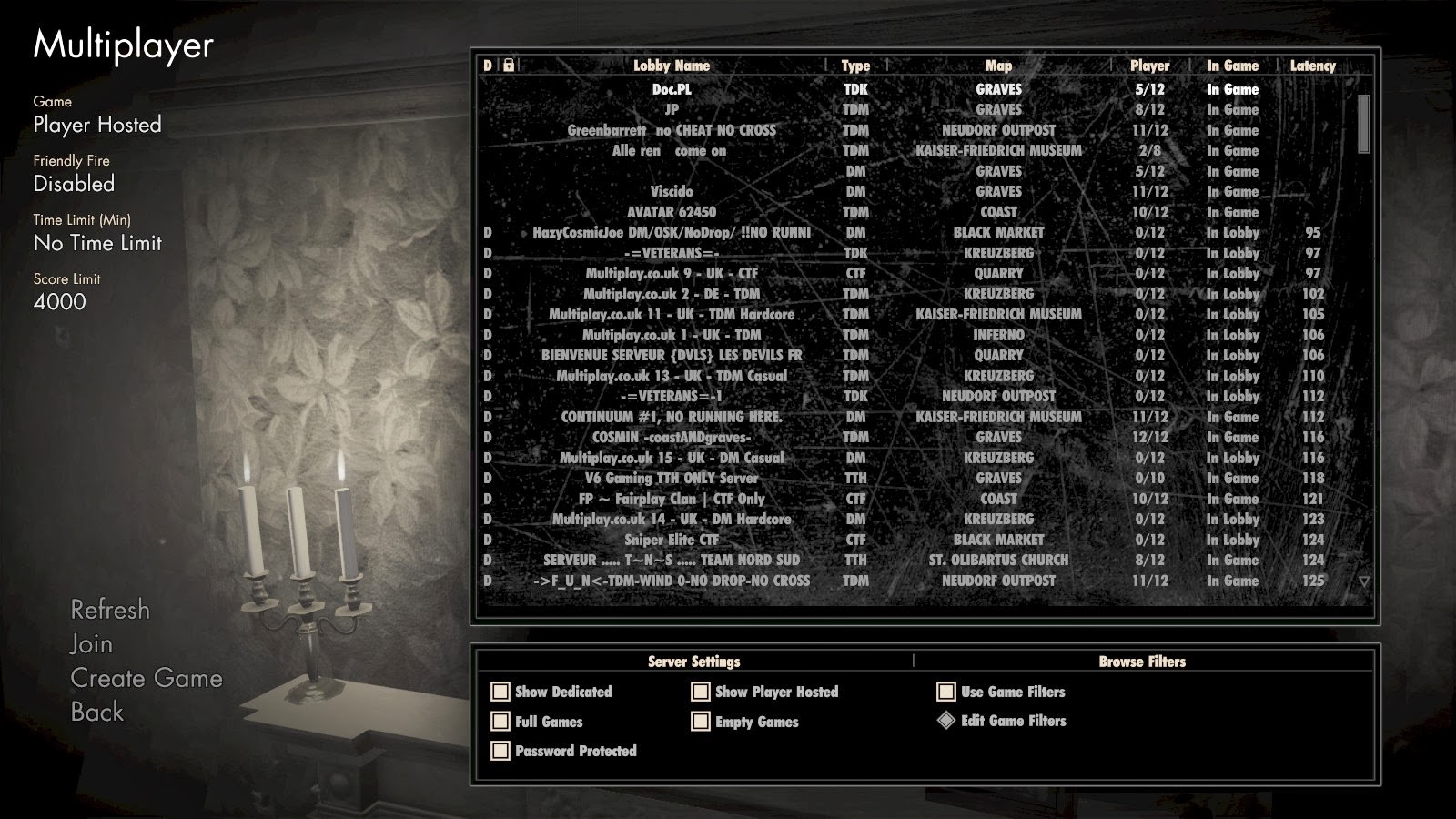This screenshot has height=819, width=1456.
Task: Check the Full Games checkbox
Action: pyautogui.click(x=499, y=722)
